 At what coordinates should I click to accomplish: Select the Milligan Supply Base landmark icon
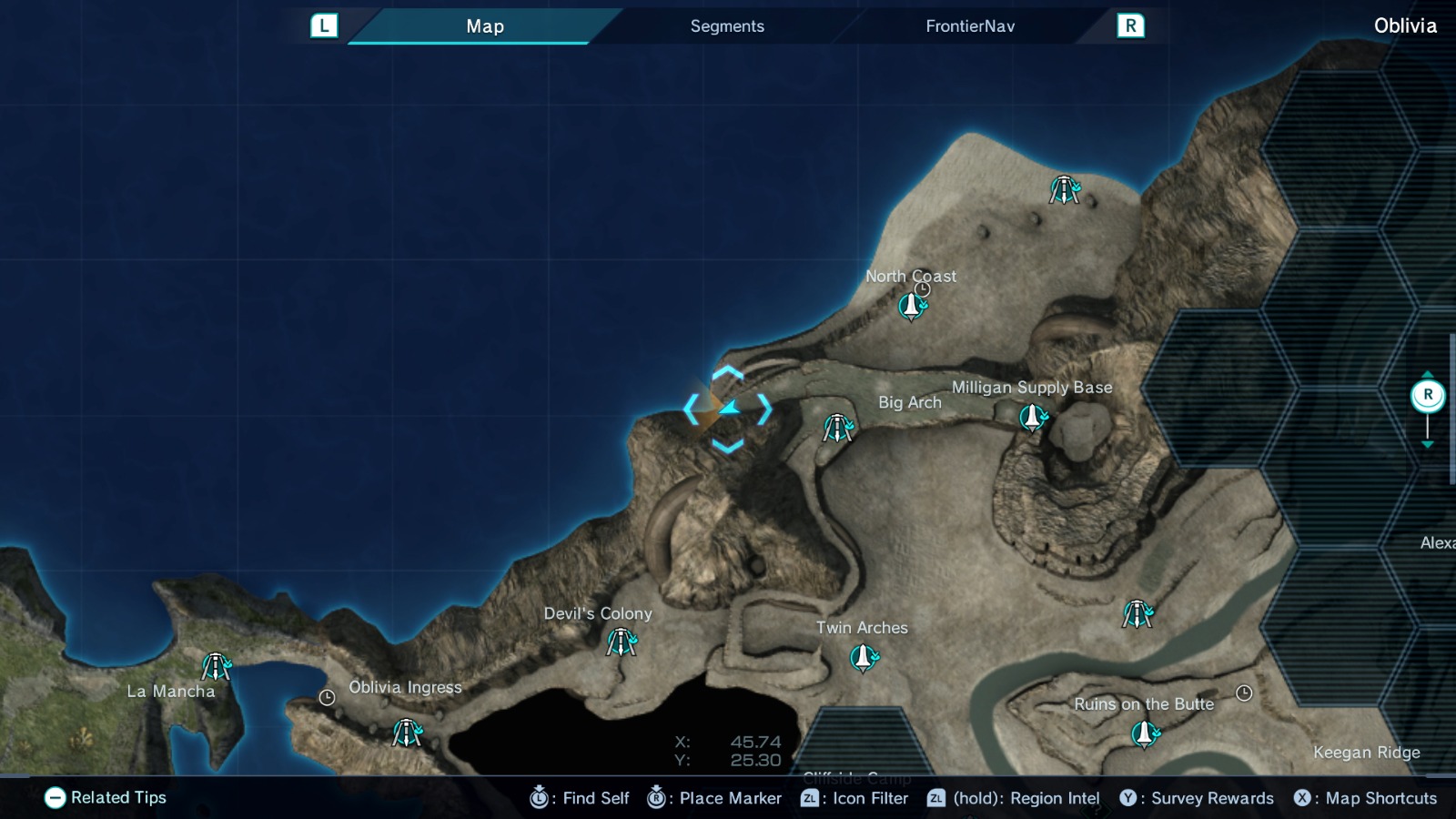tap(1031, 419)
